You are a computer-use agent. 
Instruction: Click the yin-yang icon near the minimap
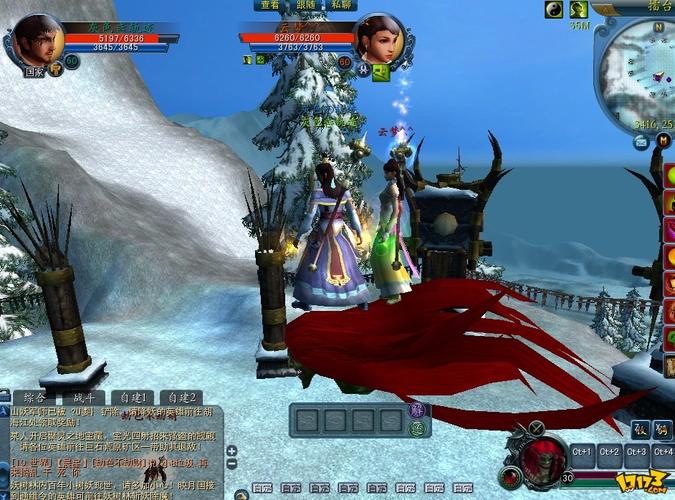tap(554, 10)
